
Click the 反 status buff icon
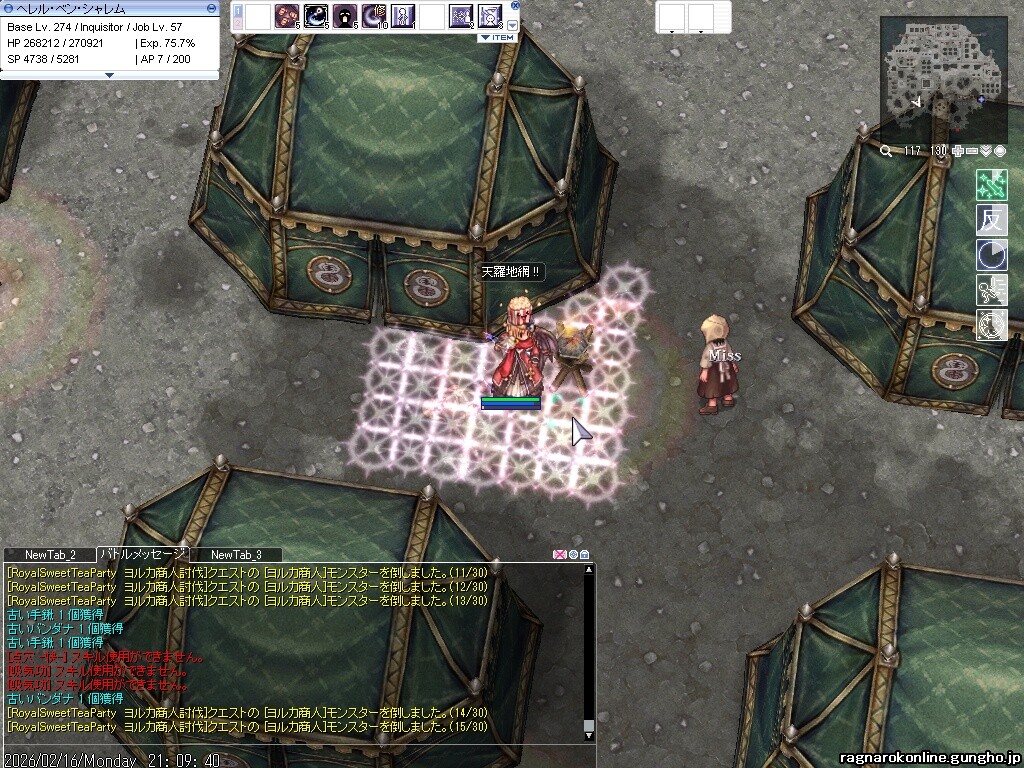tap(991, 220)
